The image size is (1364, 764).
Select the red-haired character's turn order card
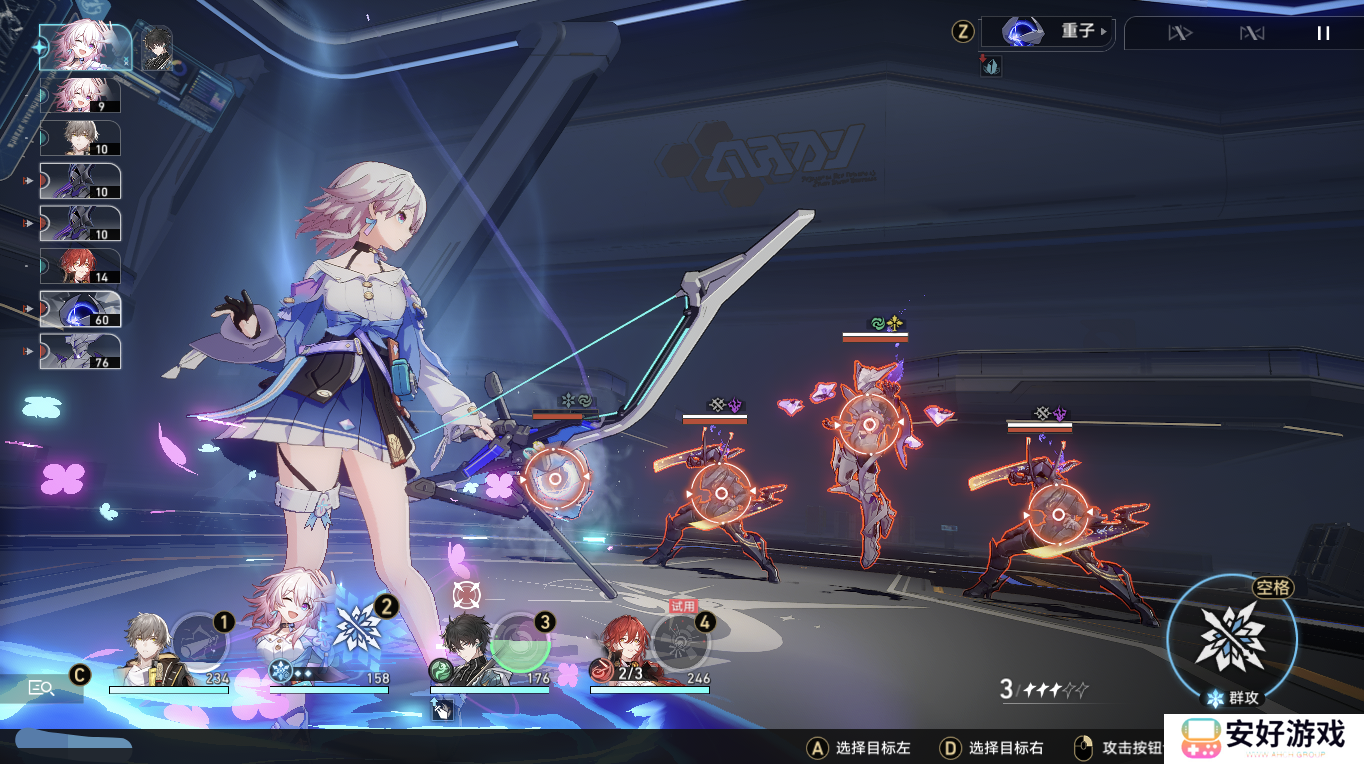(80, 266)
